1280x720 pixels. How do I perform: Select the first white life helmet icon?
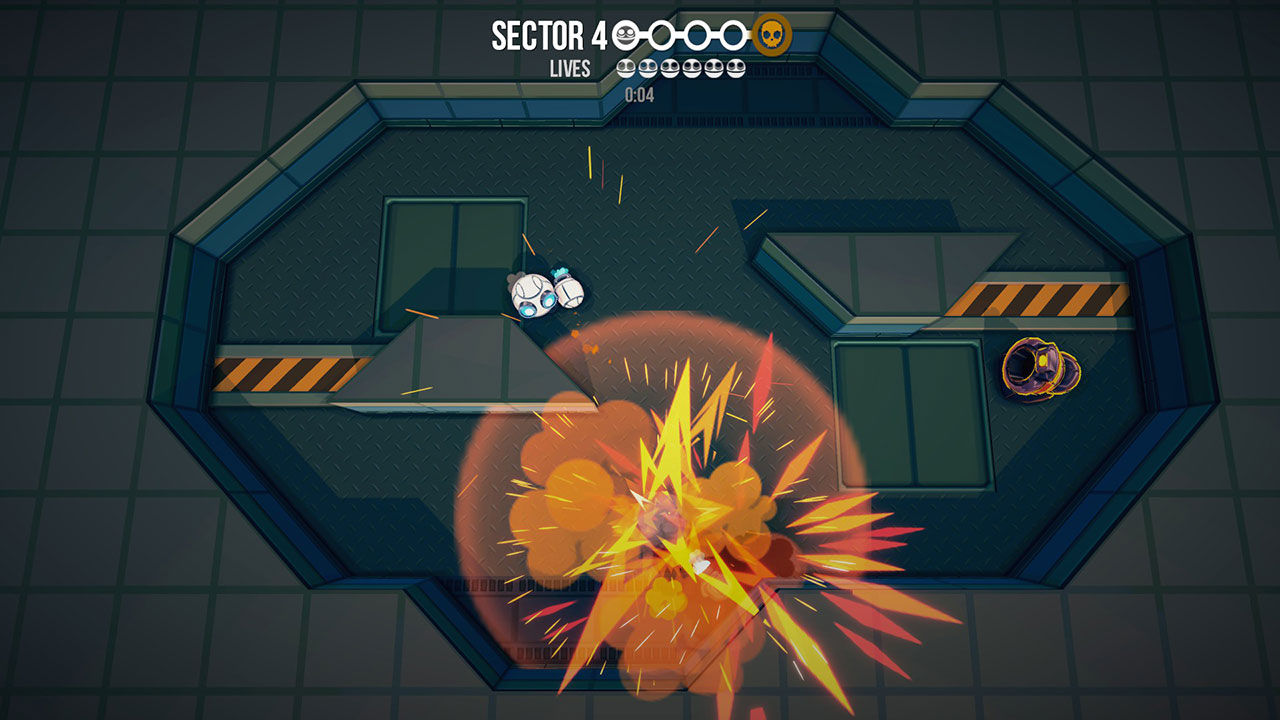point(626,67)
